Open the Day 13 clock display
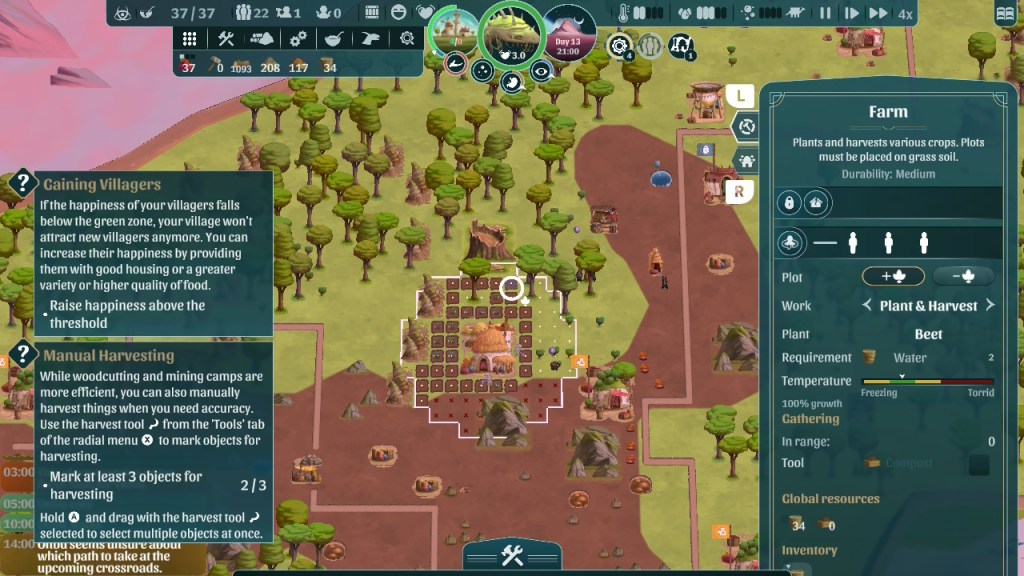Image resolution: width=1024 pixels, height=576 pixels. [x=568, y=33]
